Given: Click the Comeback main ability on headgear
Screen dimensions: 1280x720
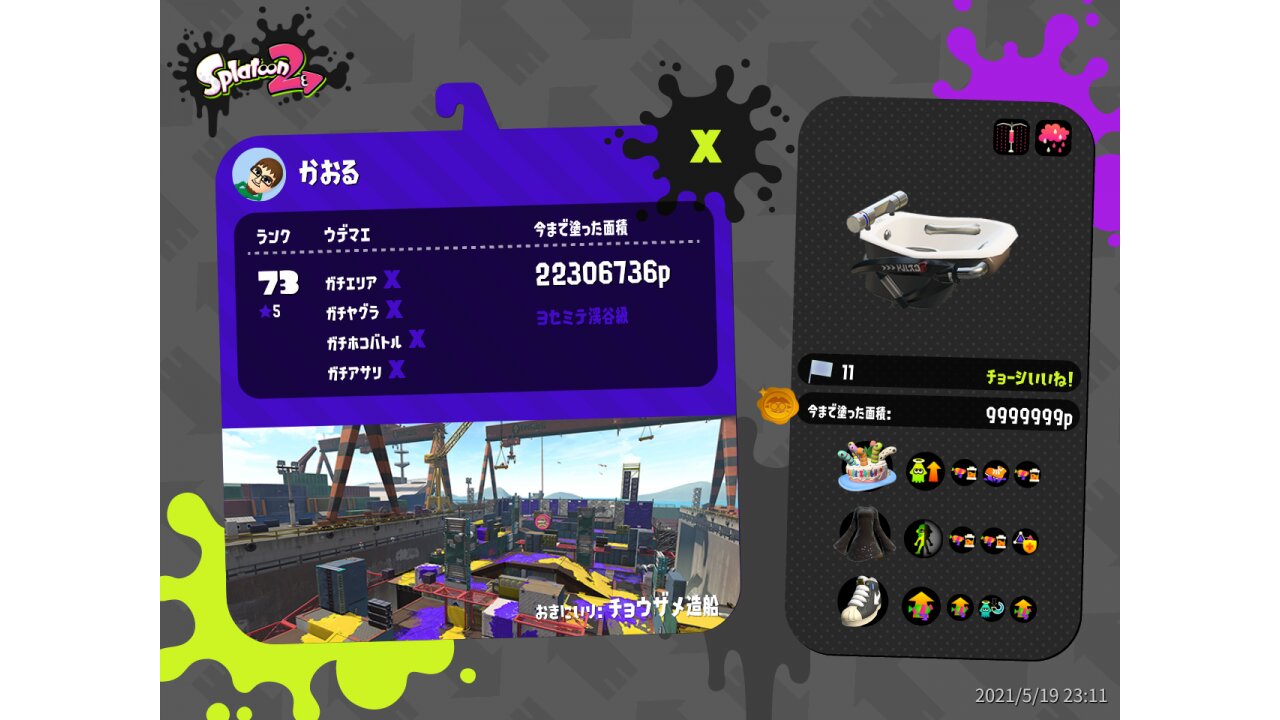Looking at the screenshot, I should pyautogui.click(x=925, y=471).
